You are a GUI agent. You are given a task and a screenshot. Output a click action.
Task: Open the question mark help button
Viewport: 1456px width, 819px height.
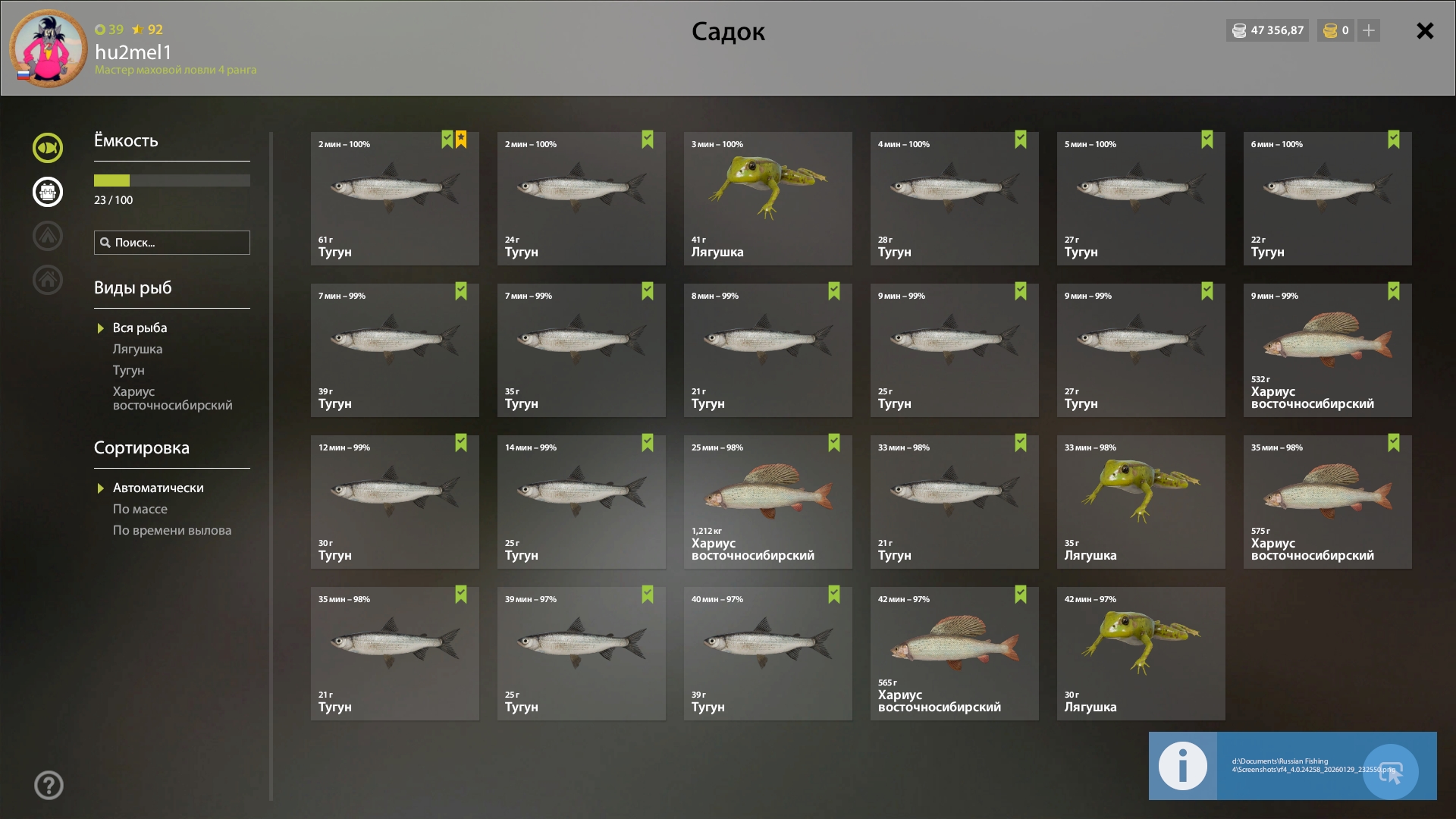[x=49, y=786]
